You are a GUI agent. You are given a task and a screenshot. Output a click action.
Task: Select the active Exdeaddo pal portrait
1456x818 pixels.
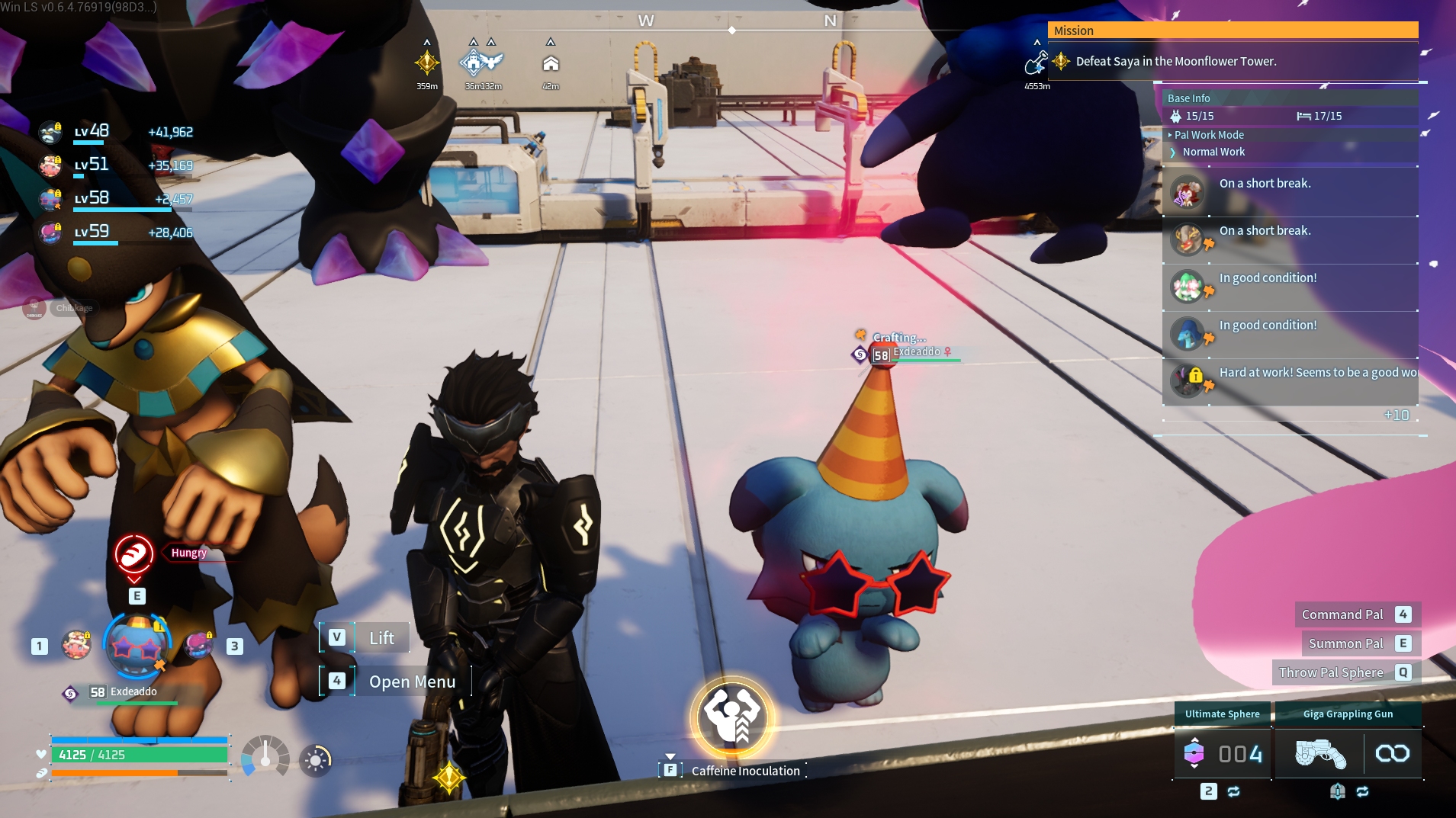pyautogui.click(x=137, y=646)
